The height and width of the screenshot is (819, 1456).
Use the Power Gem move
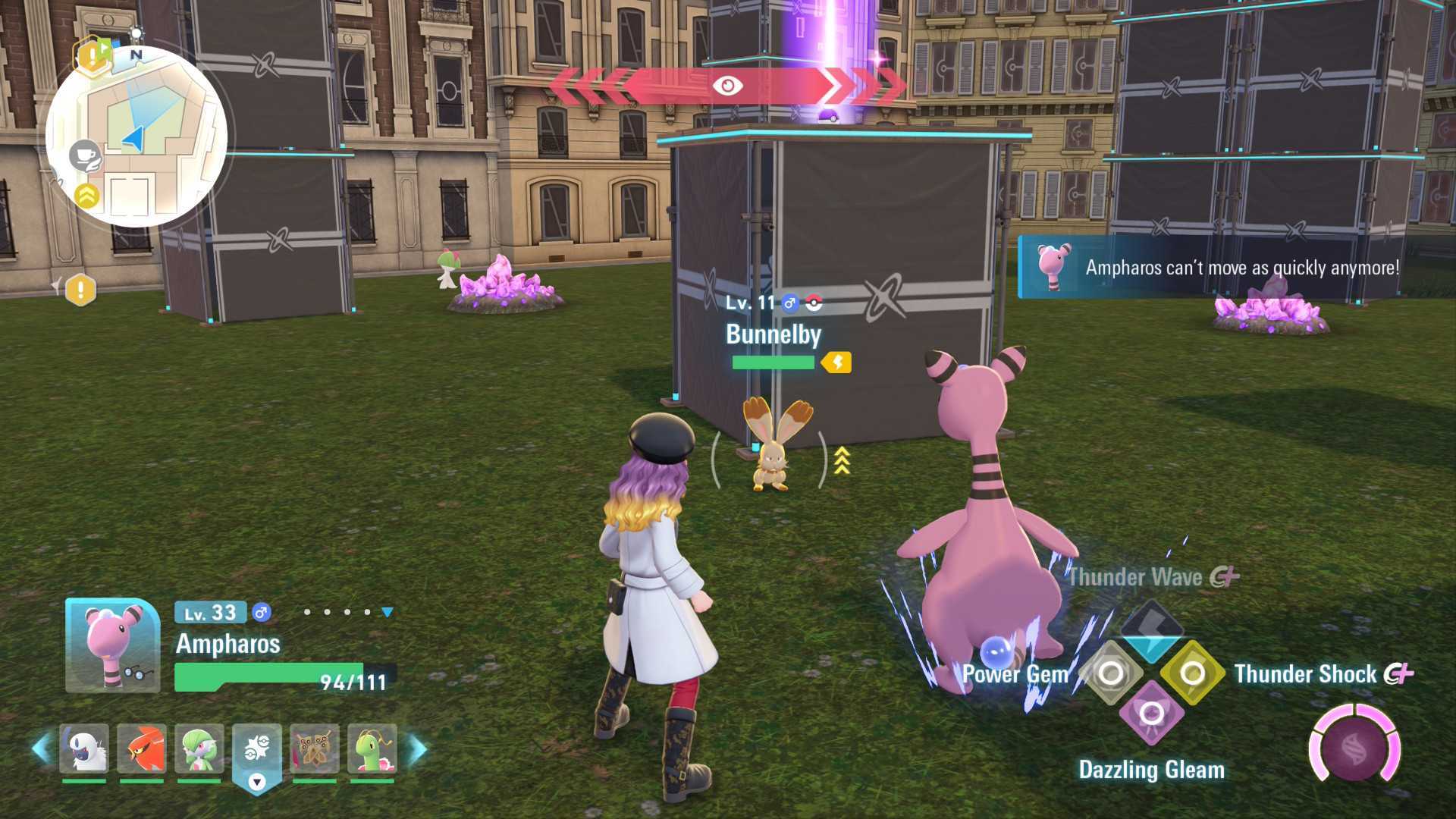[1111, 673]
